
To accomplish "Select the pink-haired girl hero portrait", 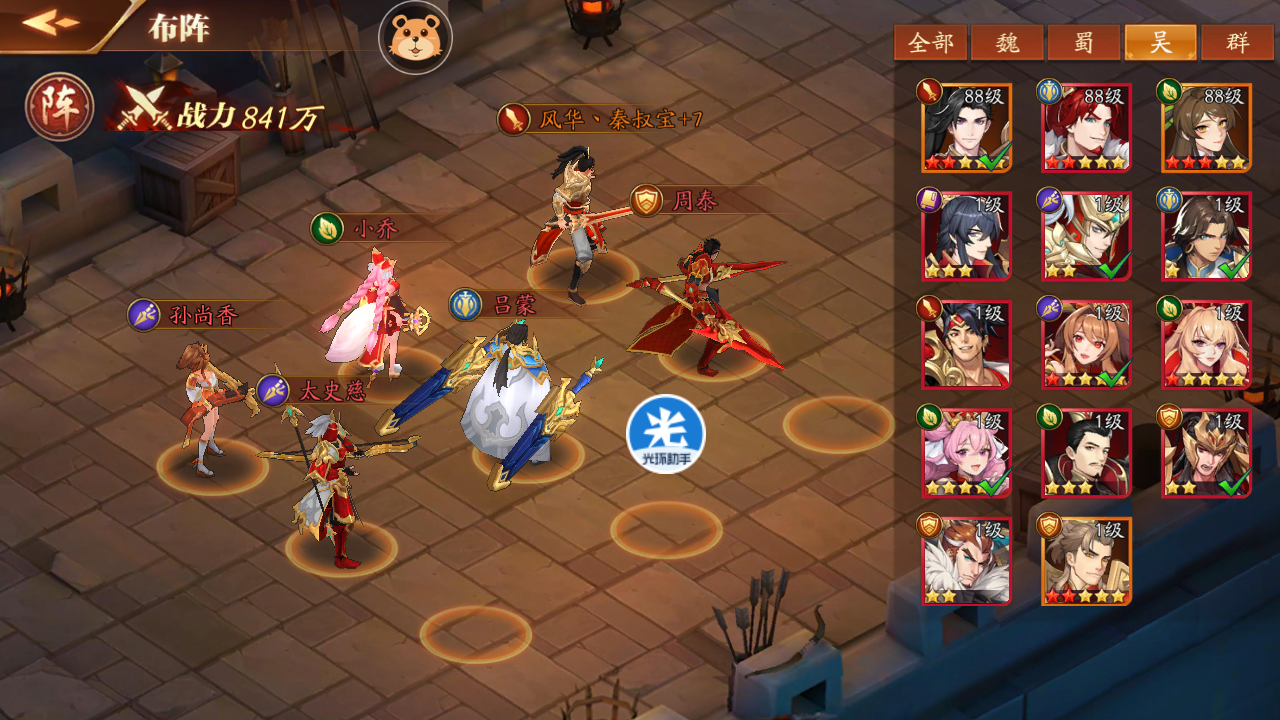I will click(x=966, y=453).
